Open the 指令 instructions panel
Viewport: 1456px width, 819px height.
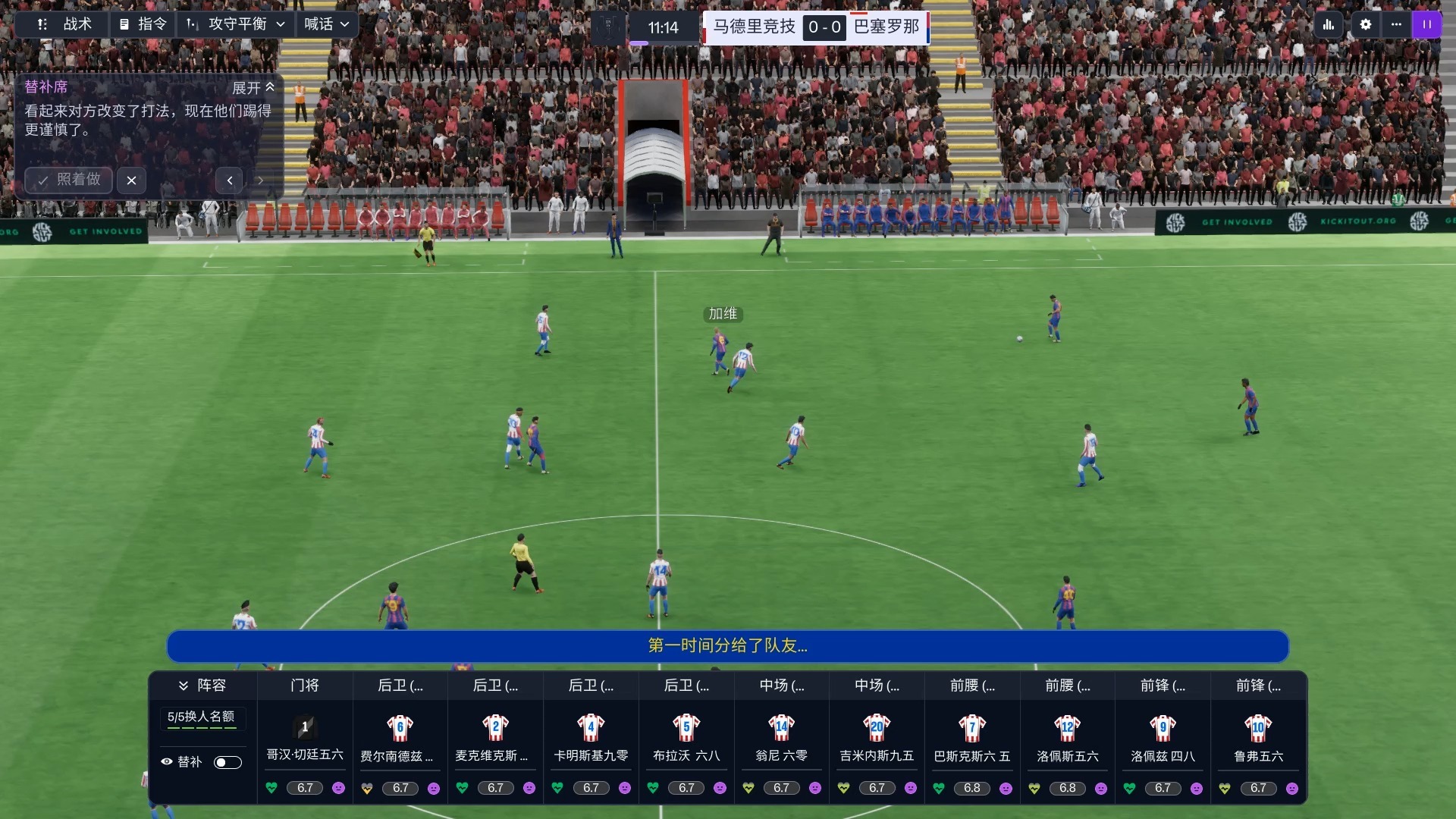[x=143, y=24]
